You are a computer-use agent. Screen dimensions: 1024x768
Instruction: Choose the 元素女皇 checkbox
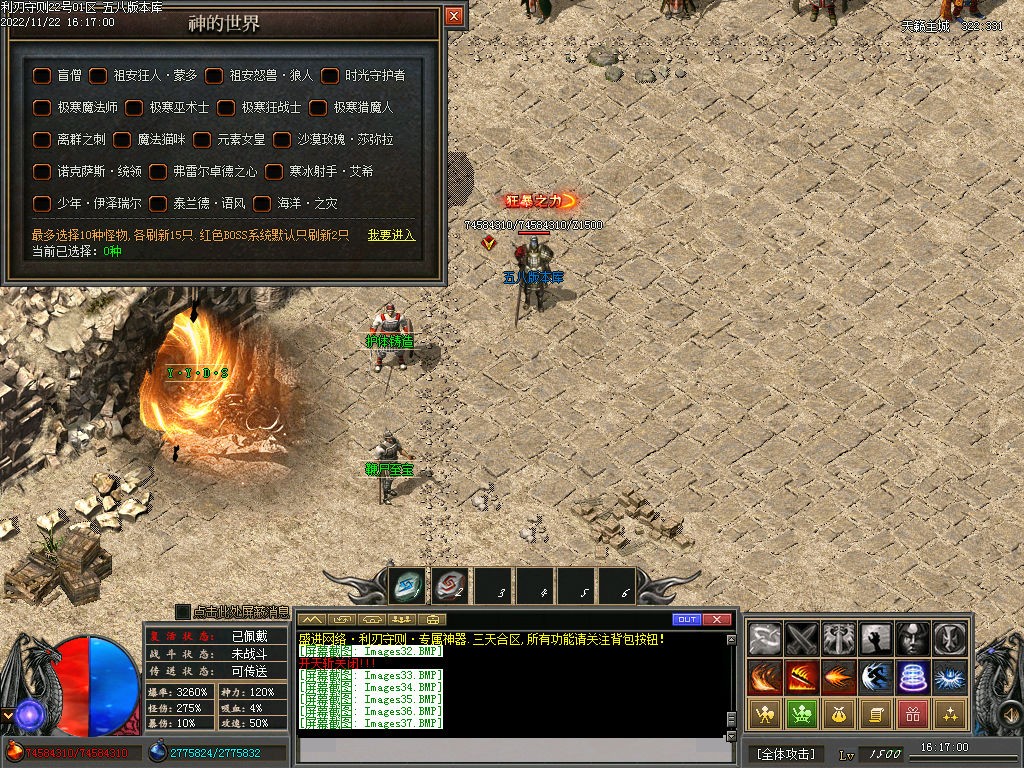pyautogui.click(x=202, y=140)
